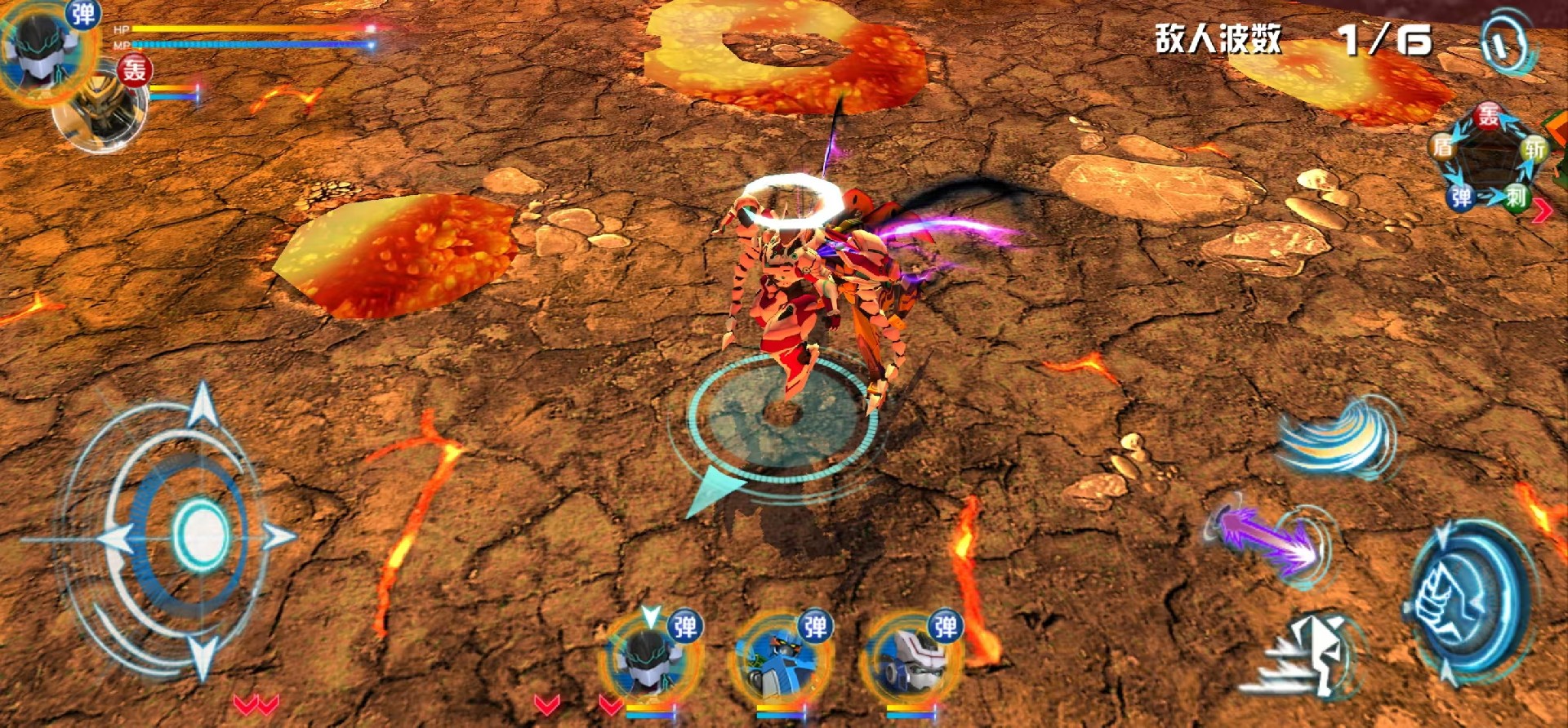Pause the game with the top-right button
1568x728 pixels.
coord(1505,43)
